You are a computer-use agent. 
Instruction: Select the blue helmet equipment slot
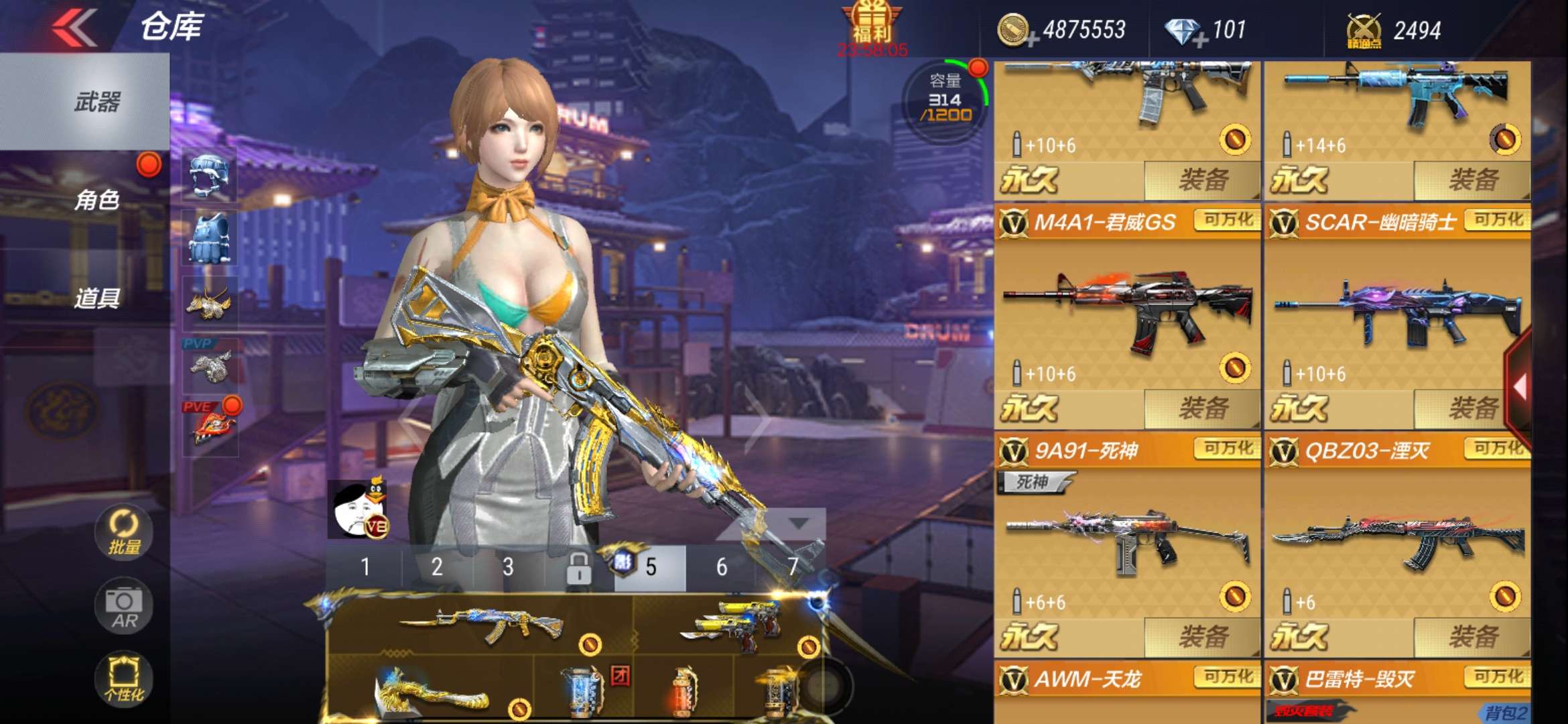click(x=210, y=174)
